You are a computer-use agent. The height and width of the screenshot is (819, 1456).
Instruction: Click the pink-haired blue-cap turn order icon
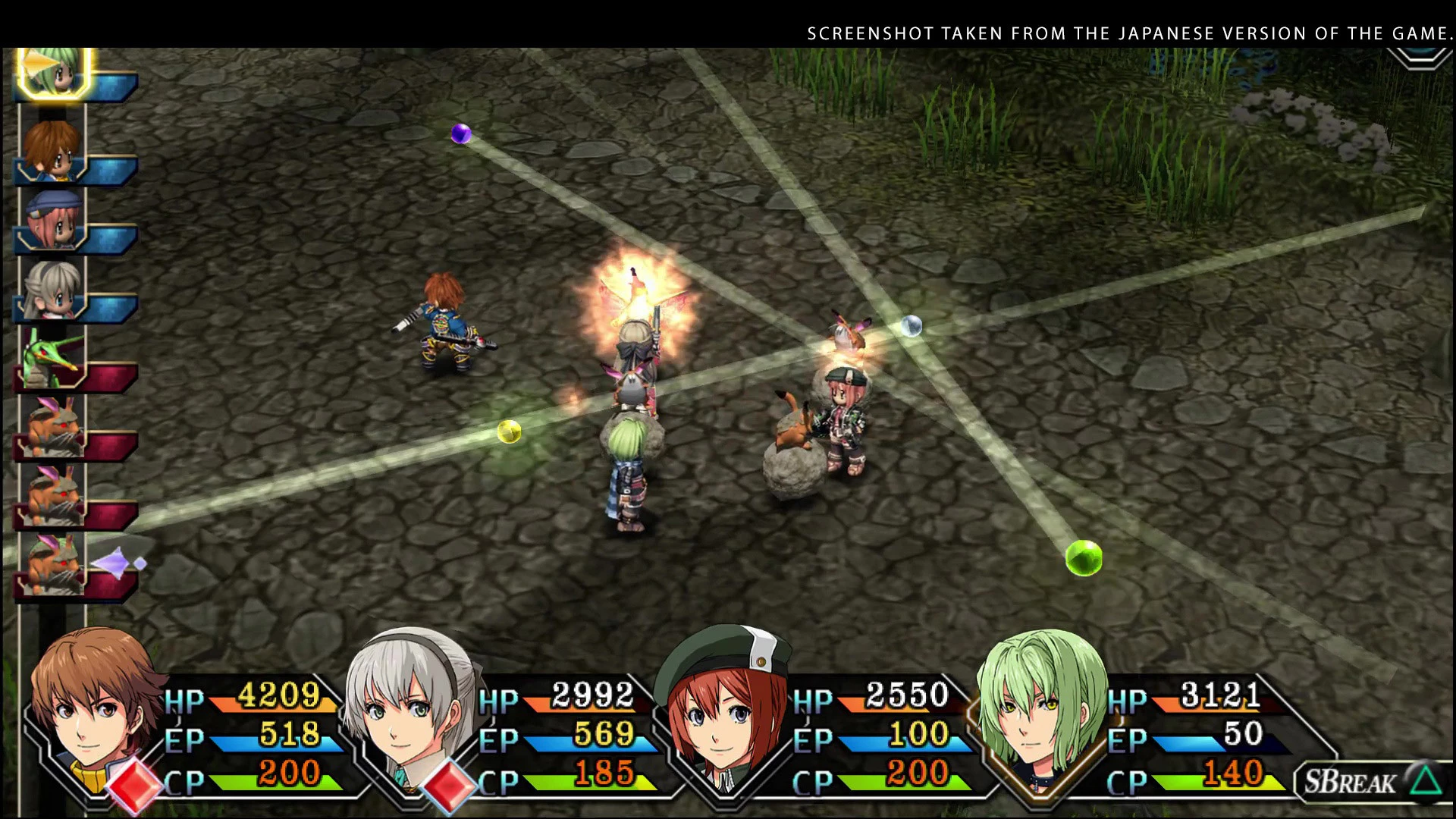pos(53,218)
